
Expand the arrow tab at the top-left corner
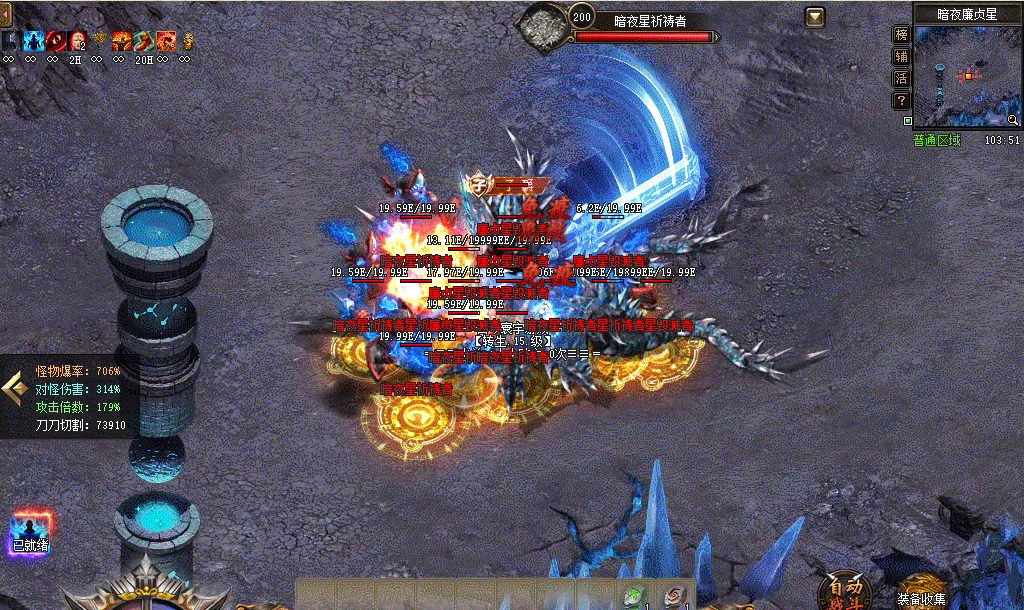[5, 13]
